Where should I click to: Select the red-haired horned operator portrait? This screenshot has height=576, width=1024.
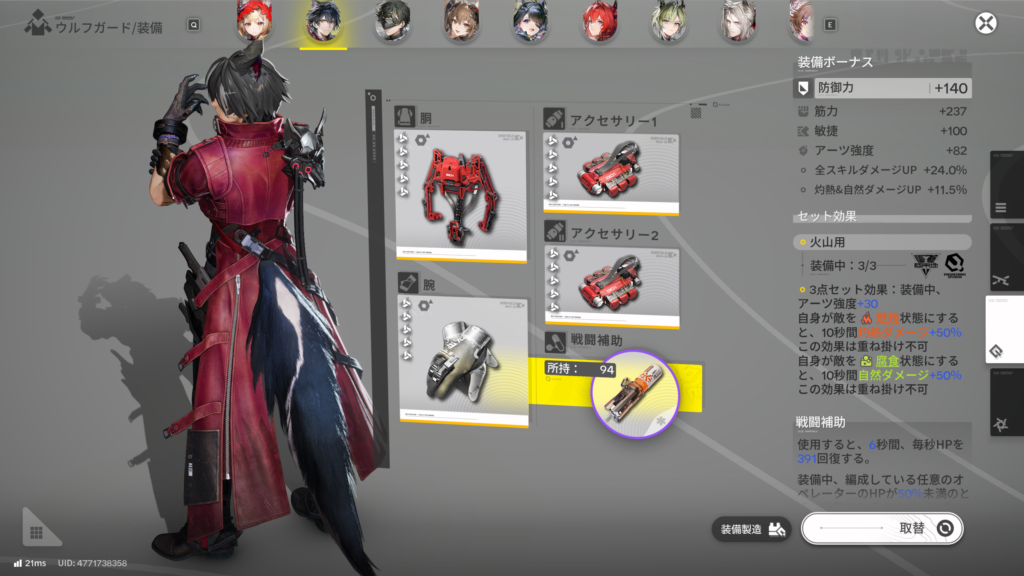click(598, 22)
